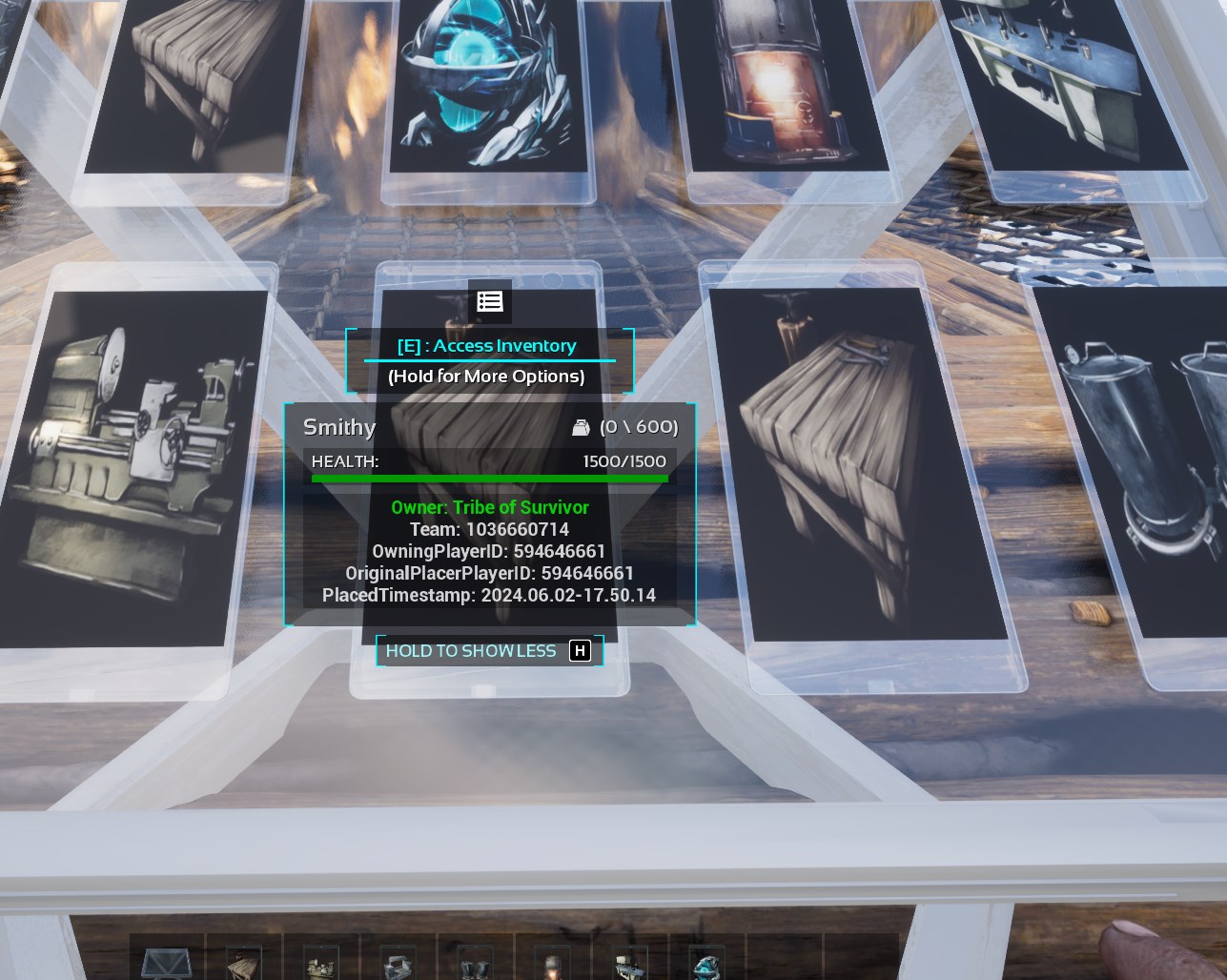Pick the glass frame item in the hotbar
The width and height of the screenshot is (1227, 980).
click(x=167, y=963)
